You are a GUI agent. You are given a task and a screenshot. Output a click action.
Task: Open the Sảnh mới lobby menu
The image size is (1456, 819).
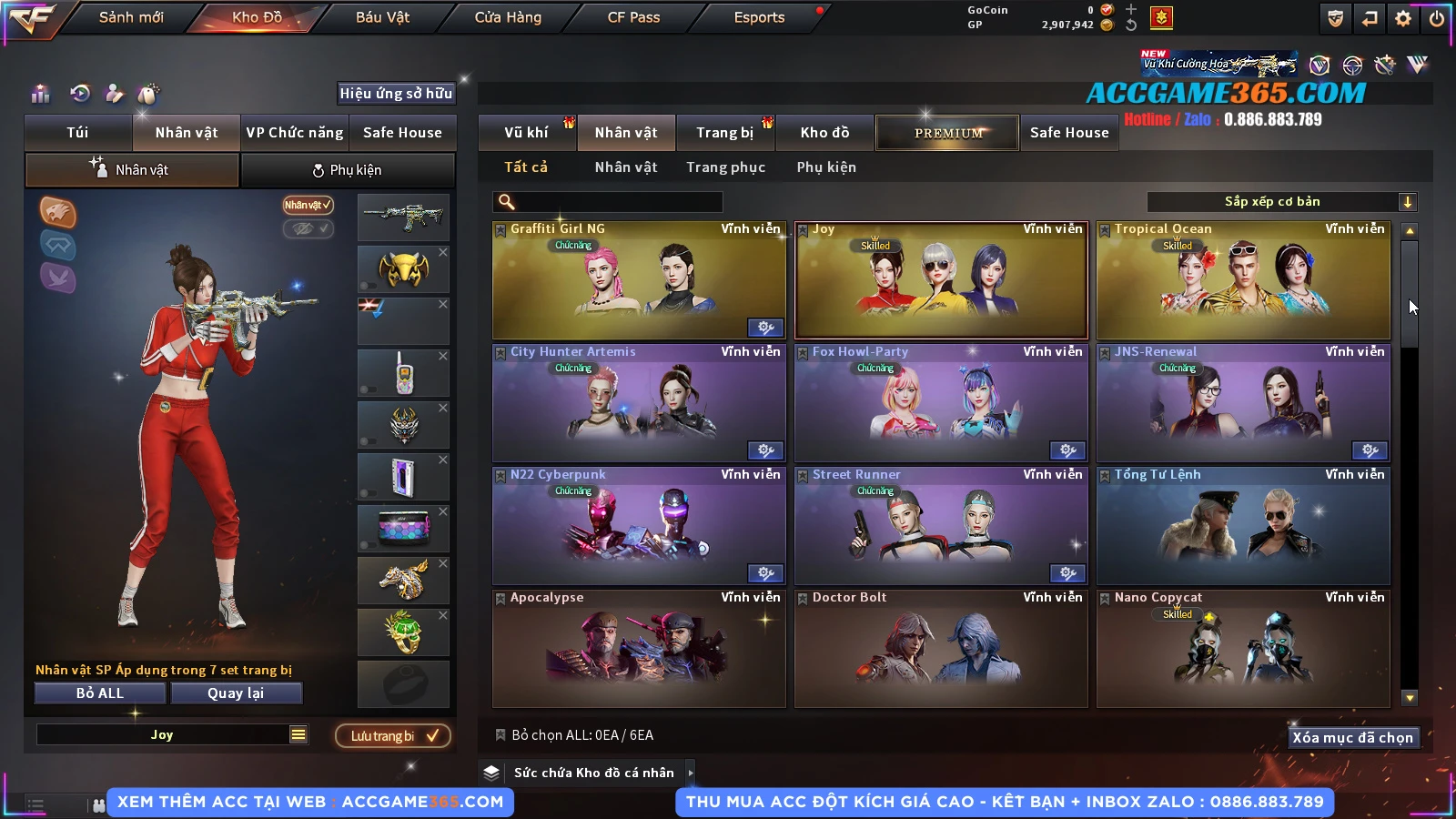(x=131, y=17)
